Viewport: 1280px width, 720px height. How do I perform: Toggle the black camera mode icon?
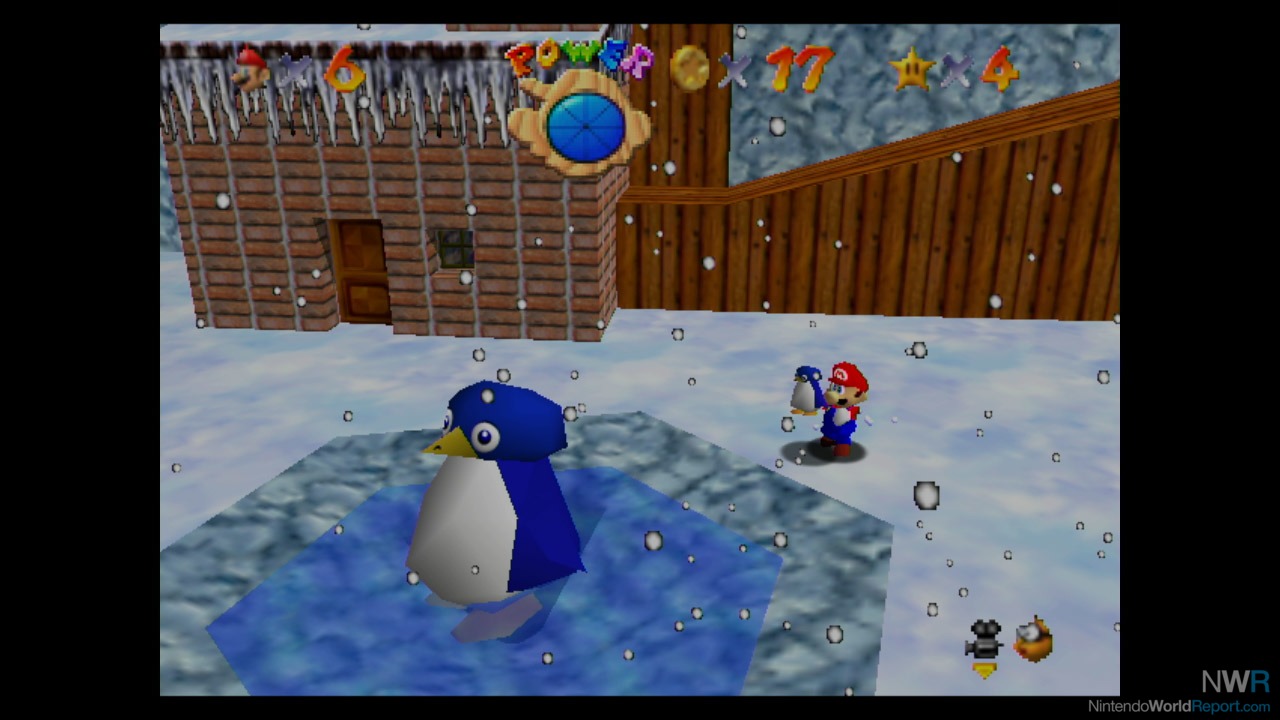click(x=984, y=641)
